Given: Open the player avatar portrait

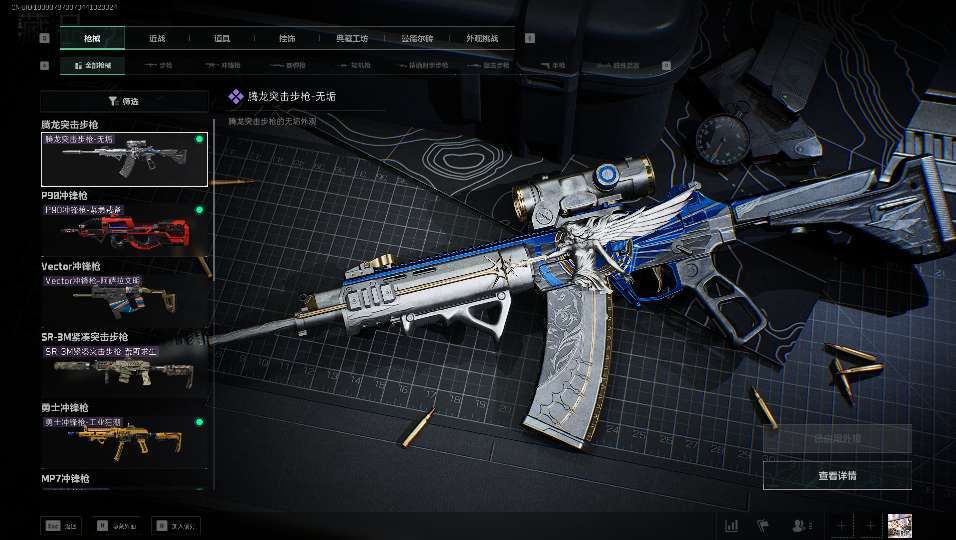Looking at the screenshot, I should click(x=900, y=525).
